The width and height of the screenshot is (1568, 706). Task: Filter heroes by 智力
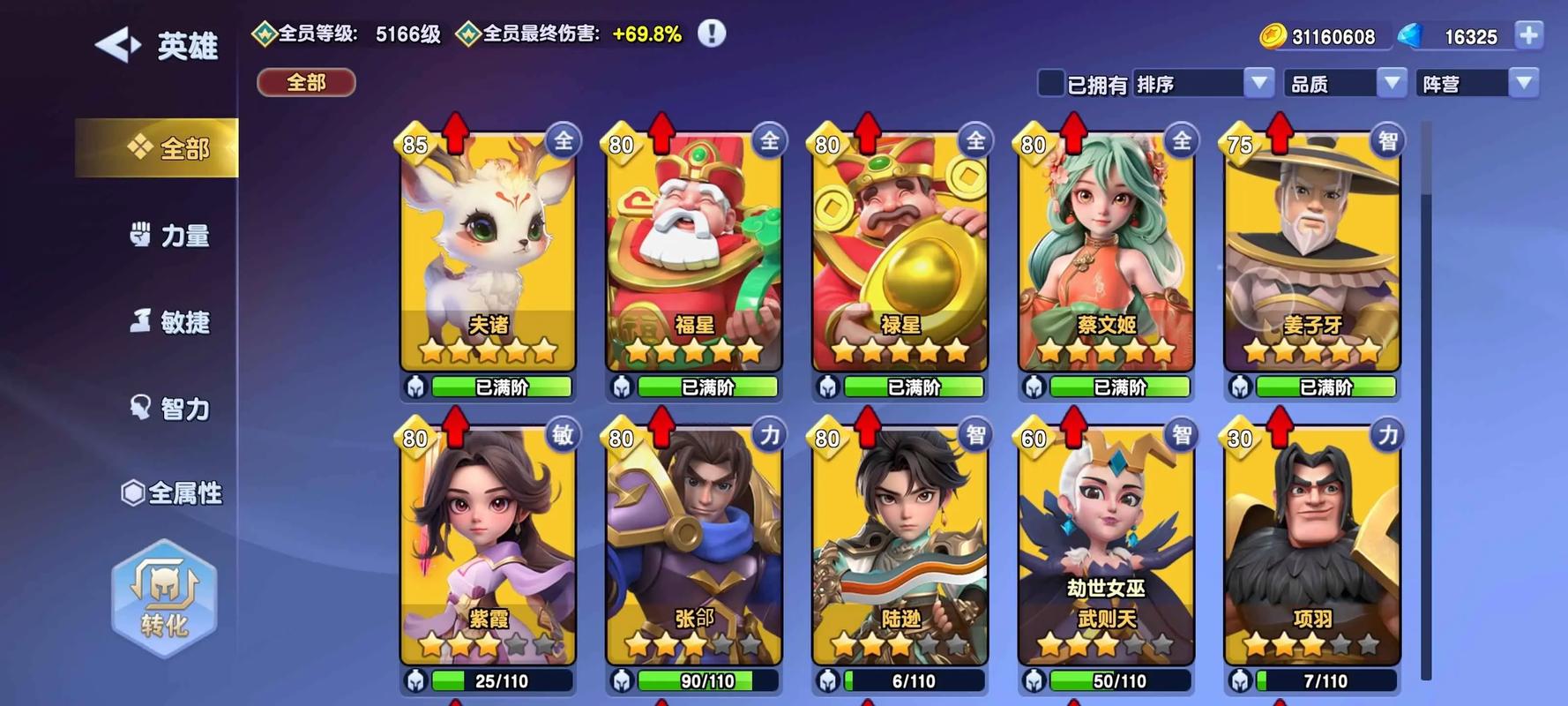click(170, 409)
